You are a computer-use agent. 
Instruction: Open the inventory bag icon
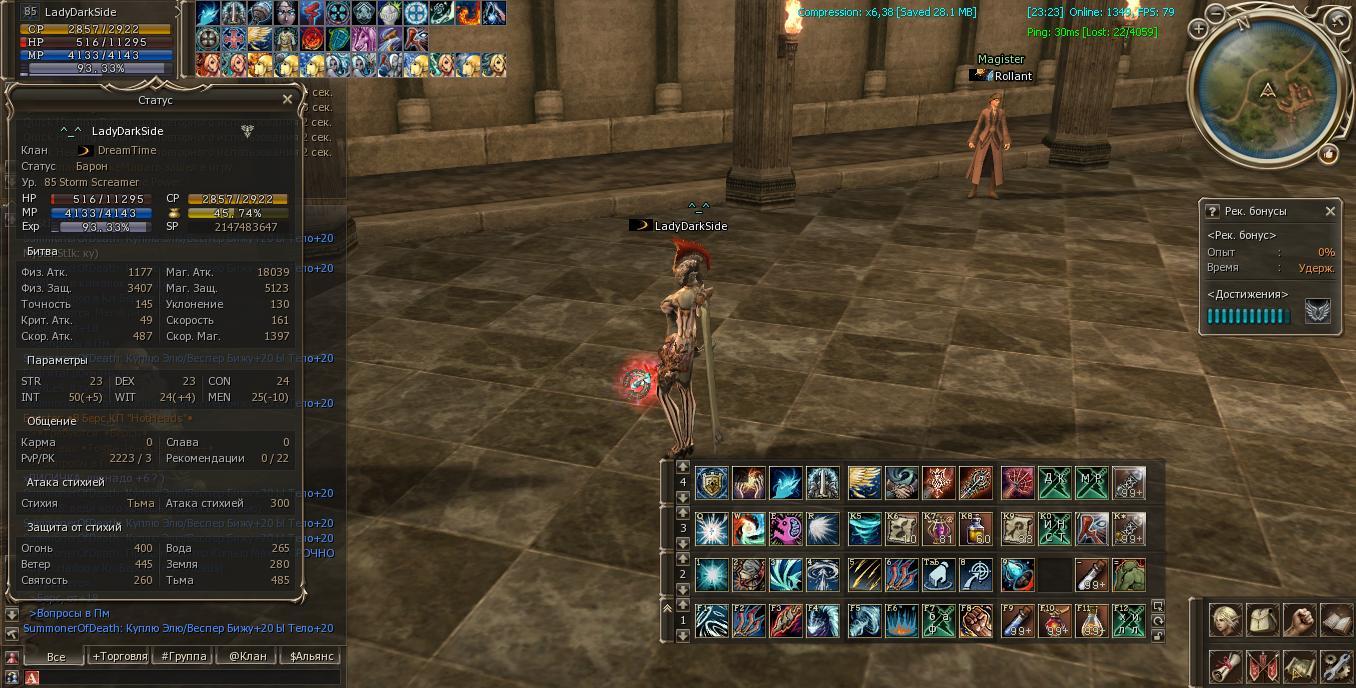(1262, 620)
